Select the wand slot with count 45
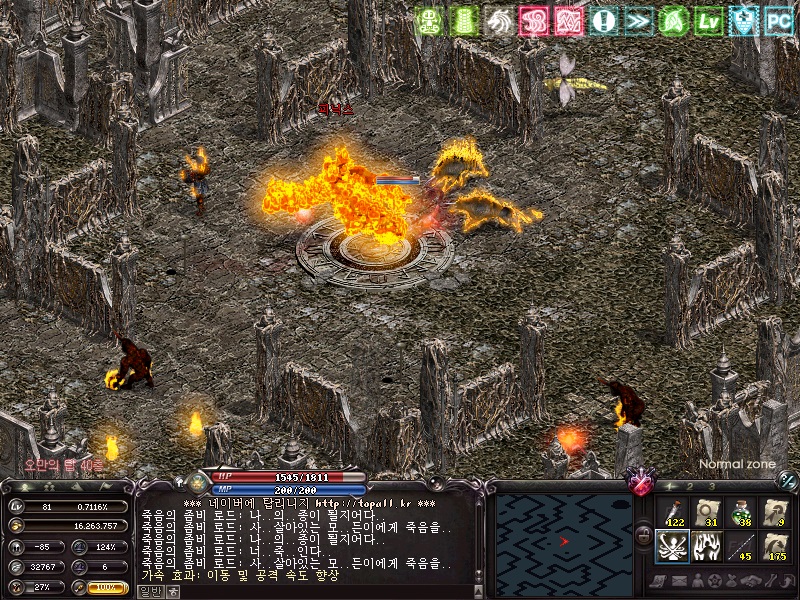800x600 pixels. click(x=741, y=547)
